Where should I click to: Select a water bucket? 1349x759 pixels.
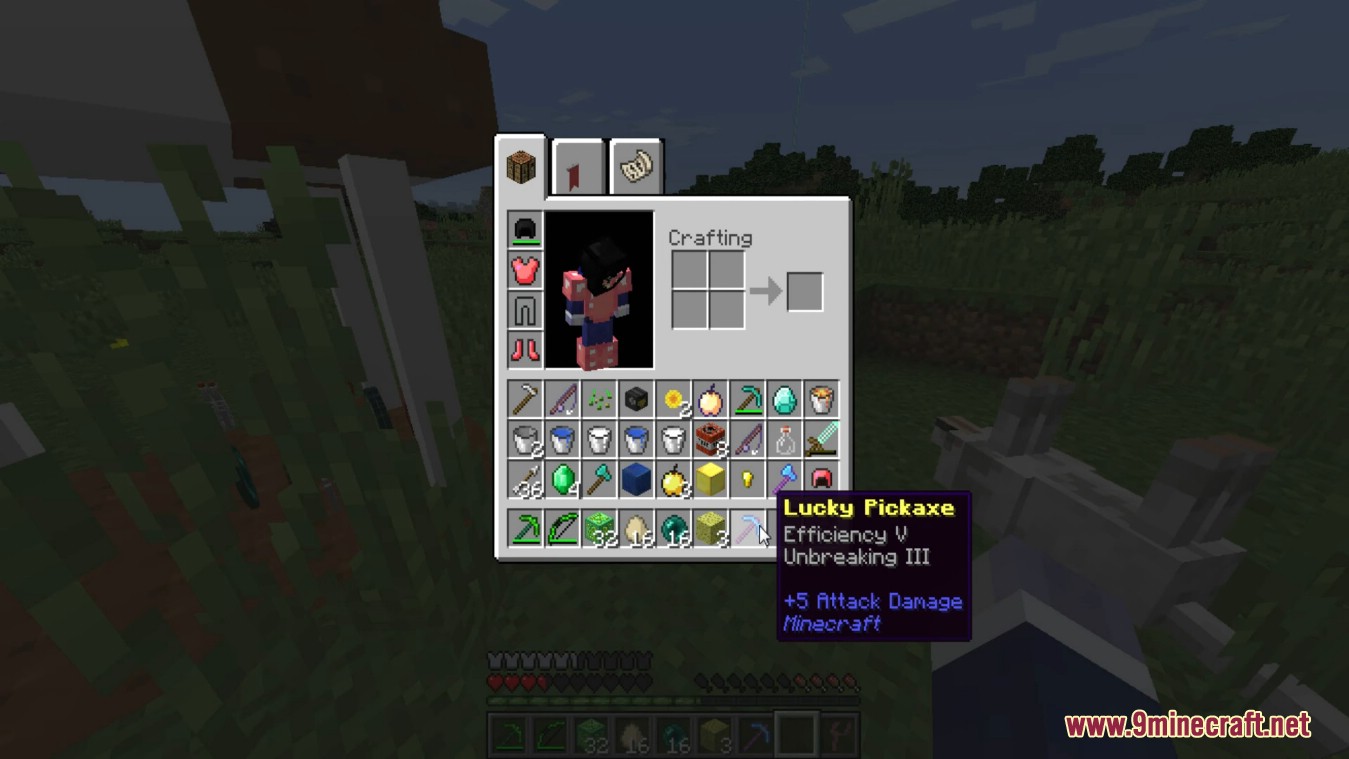(561, 439)
